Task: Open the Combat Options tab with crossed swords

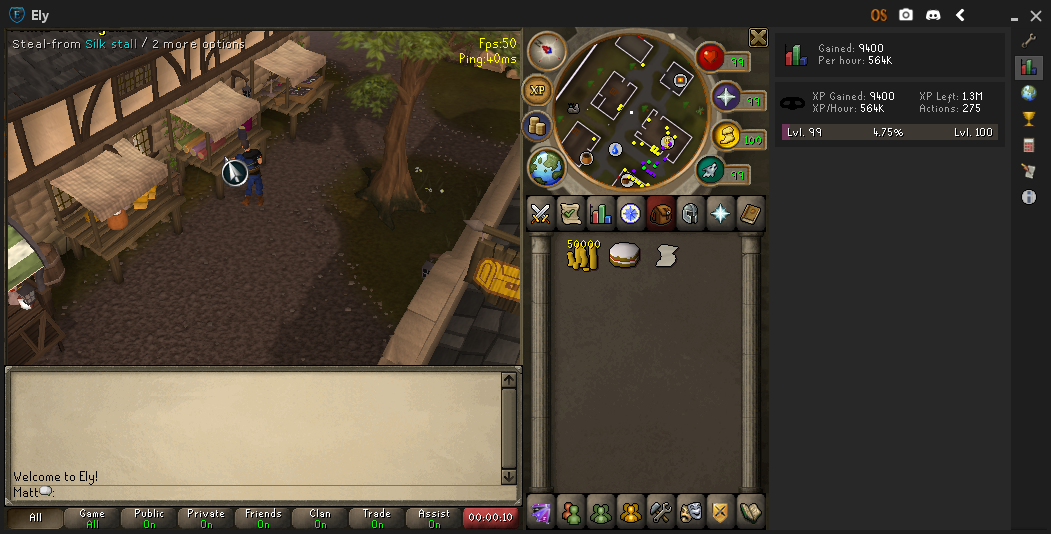Action: tap(541, 213)
